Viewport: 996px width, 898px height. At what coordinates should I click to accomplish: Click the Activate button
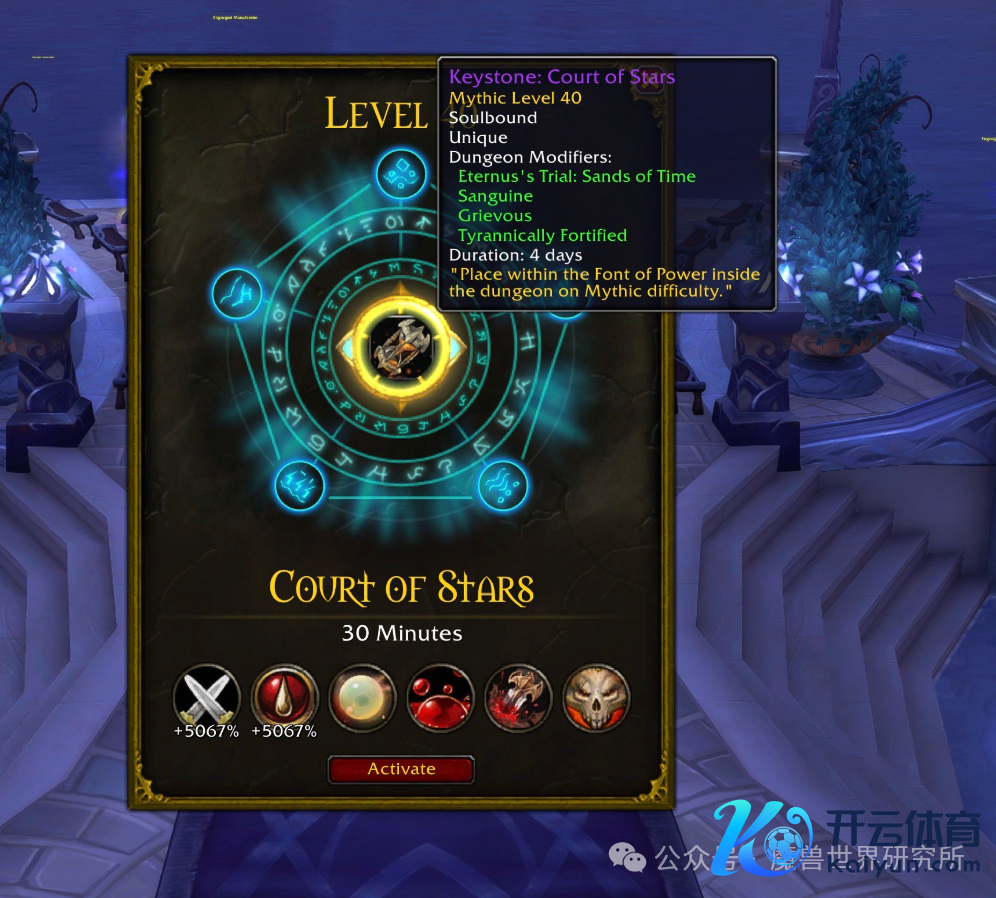[401, 769]
